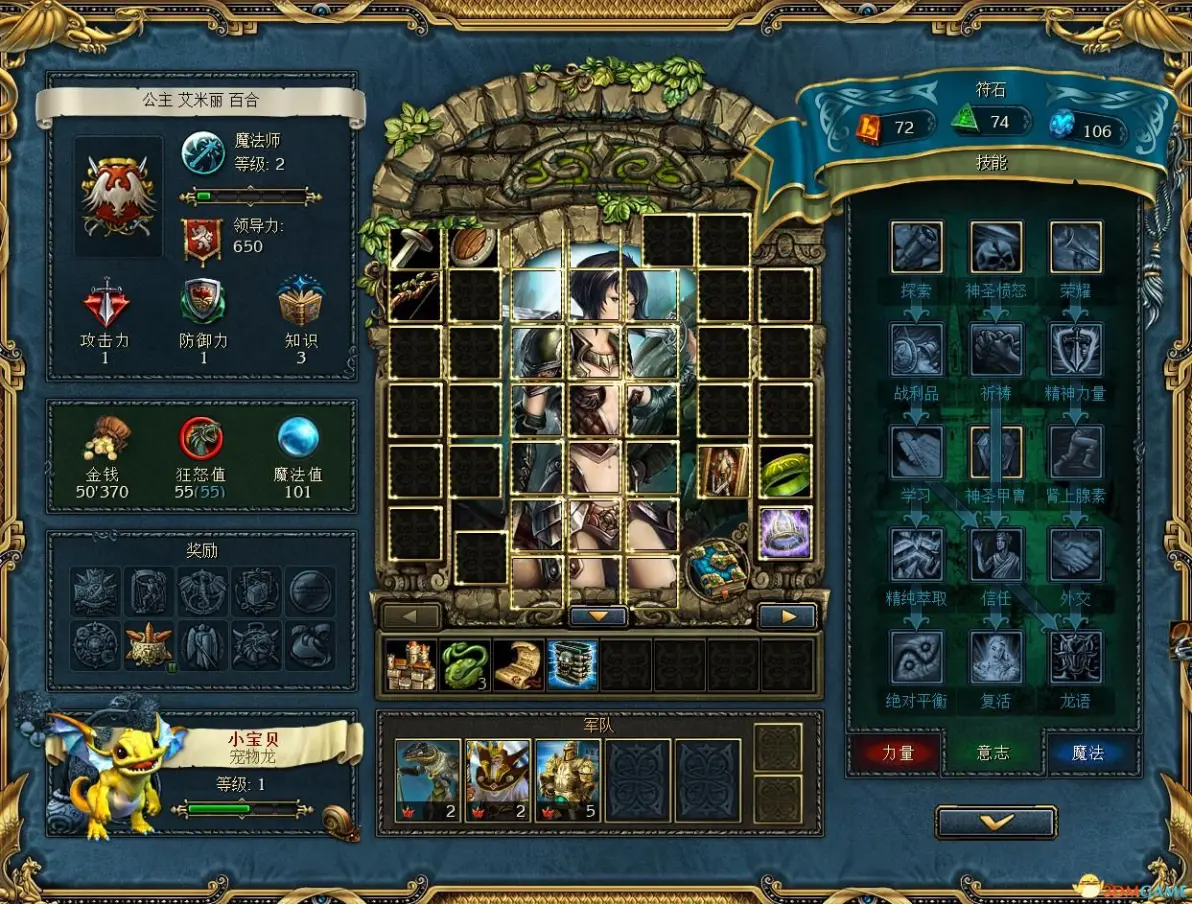Select the 探索 skill icon
This screenshot has height=904, width=1192.
pyautogui.click(x=916, y=247)
